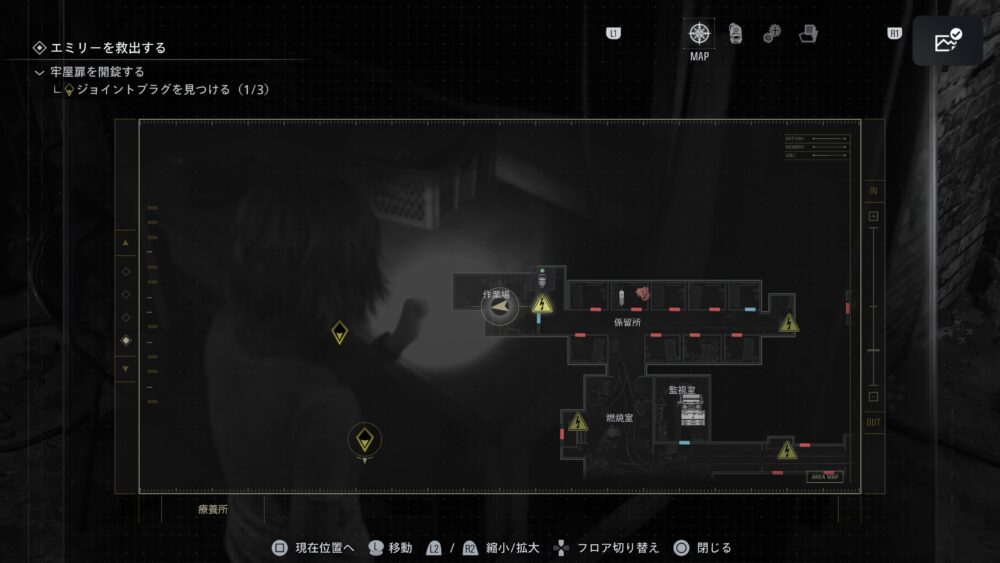The height and width of the screenshot is (563, 1000).
Task: Switch to the backpack inventory tab
Action: pyautogui.click(x=736, y=34)
